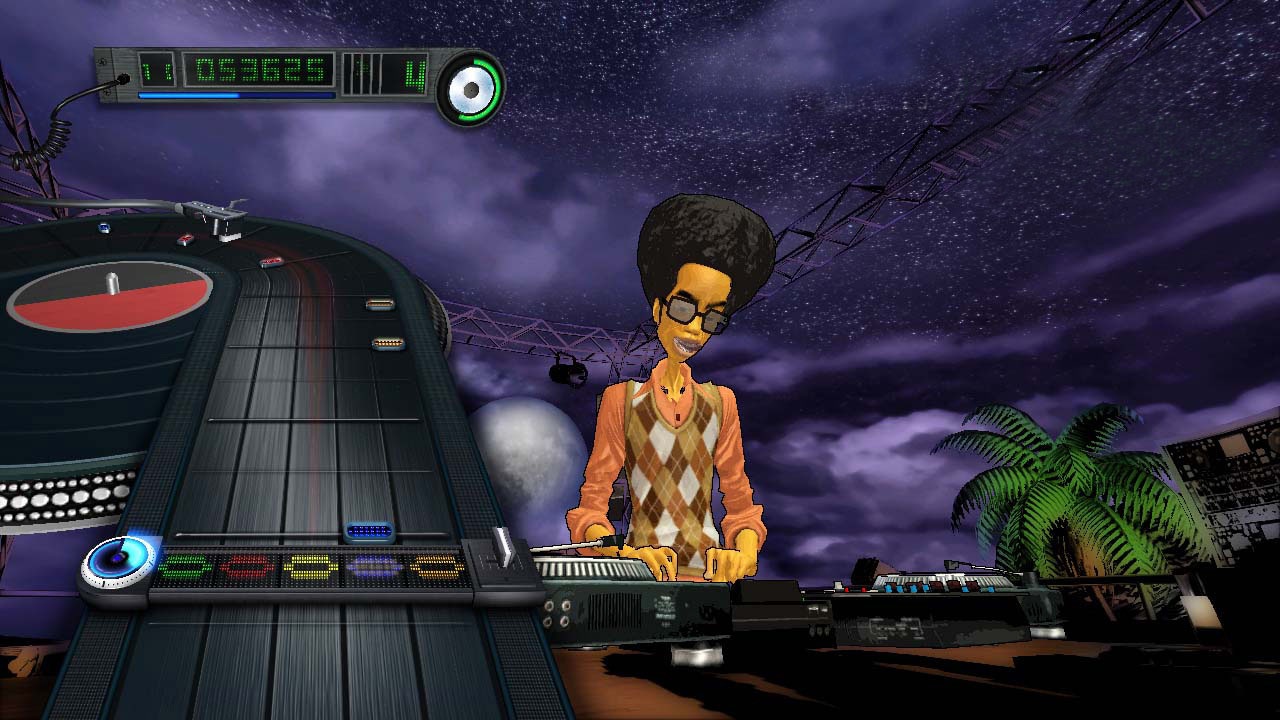Viewport: 1280px width, 720px height.
Task: Toggle the orange gem high up the note highway
Action: (378, 305)
